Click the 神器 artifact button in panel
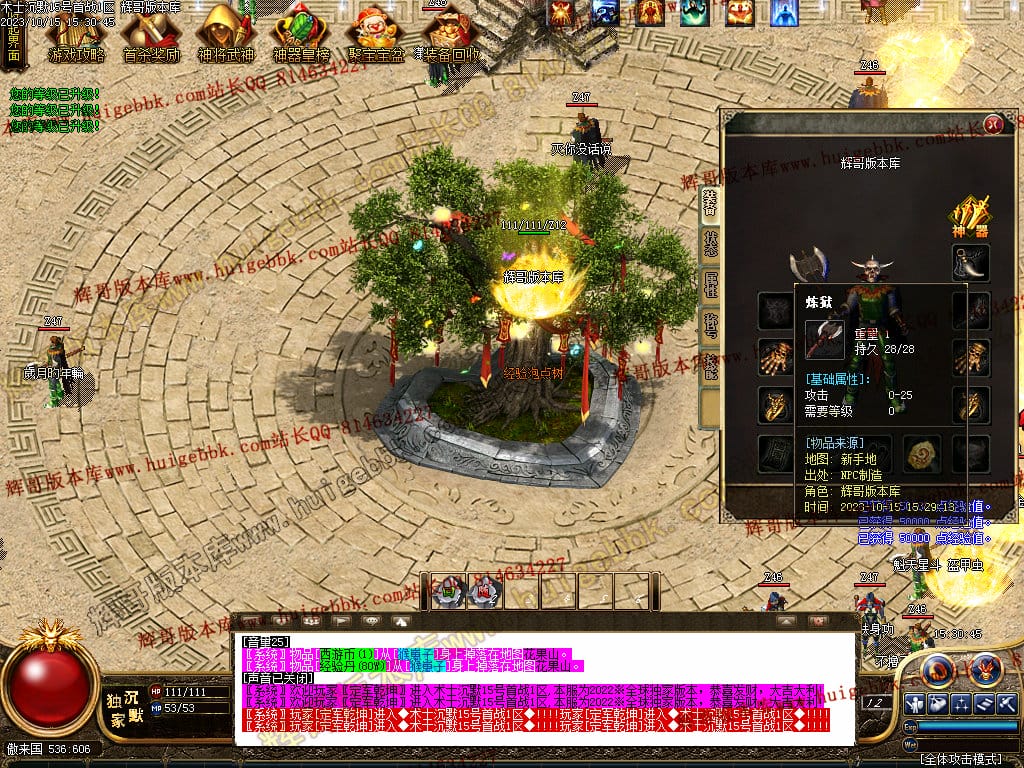 [969, 216]
